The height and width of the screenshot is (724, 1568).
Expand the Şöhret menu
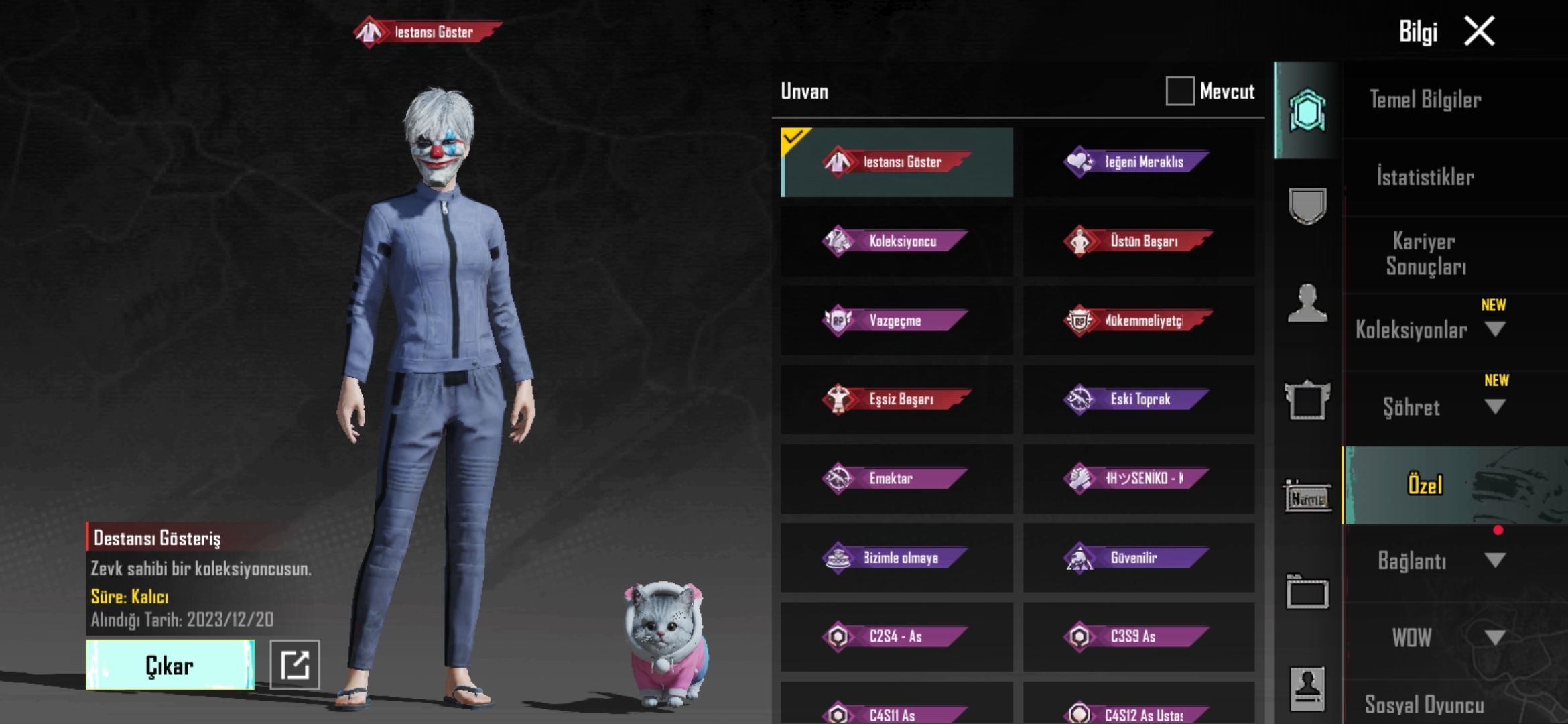1494,406
